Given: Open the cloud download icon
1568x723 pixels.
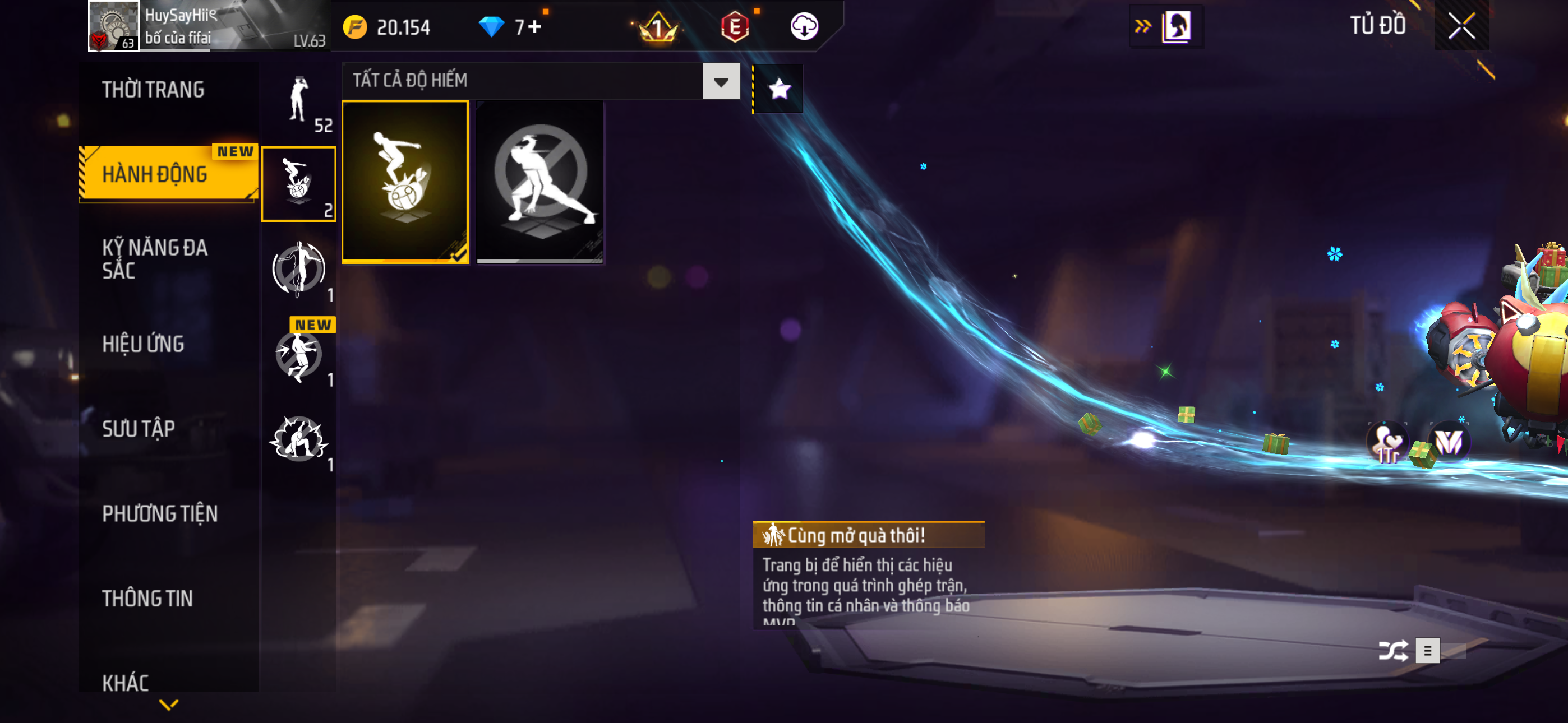Looking at the screenshot, I should (804, 26).
